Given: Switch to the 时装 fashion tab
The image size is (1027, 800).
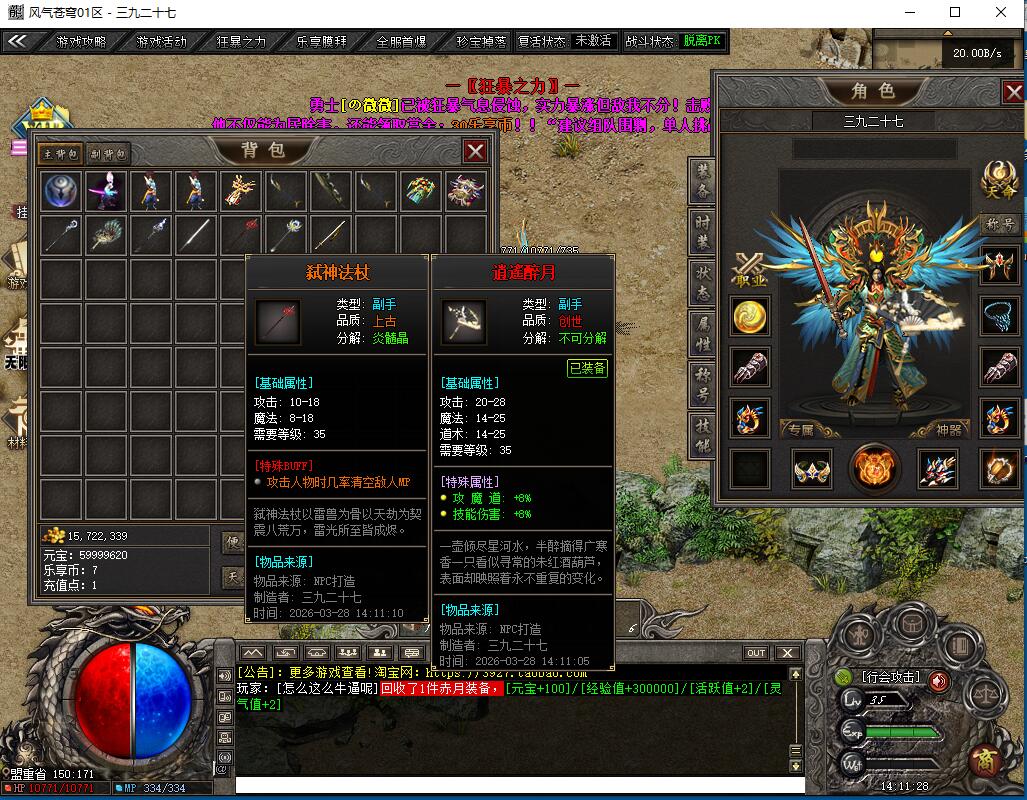Looking at the screenshot, I should pyautogui.click(x=703, y=231).
